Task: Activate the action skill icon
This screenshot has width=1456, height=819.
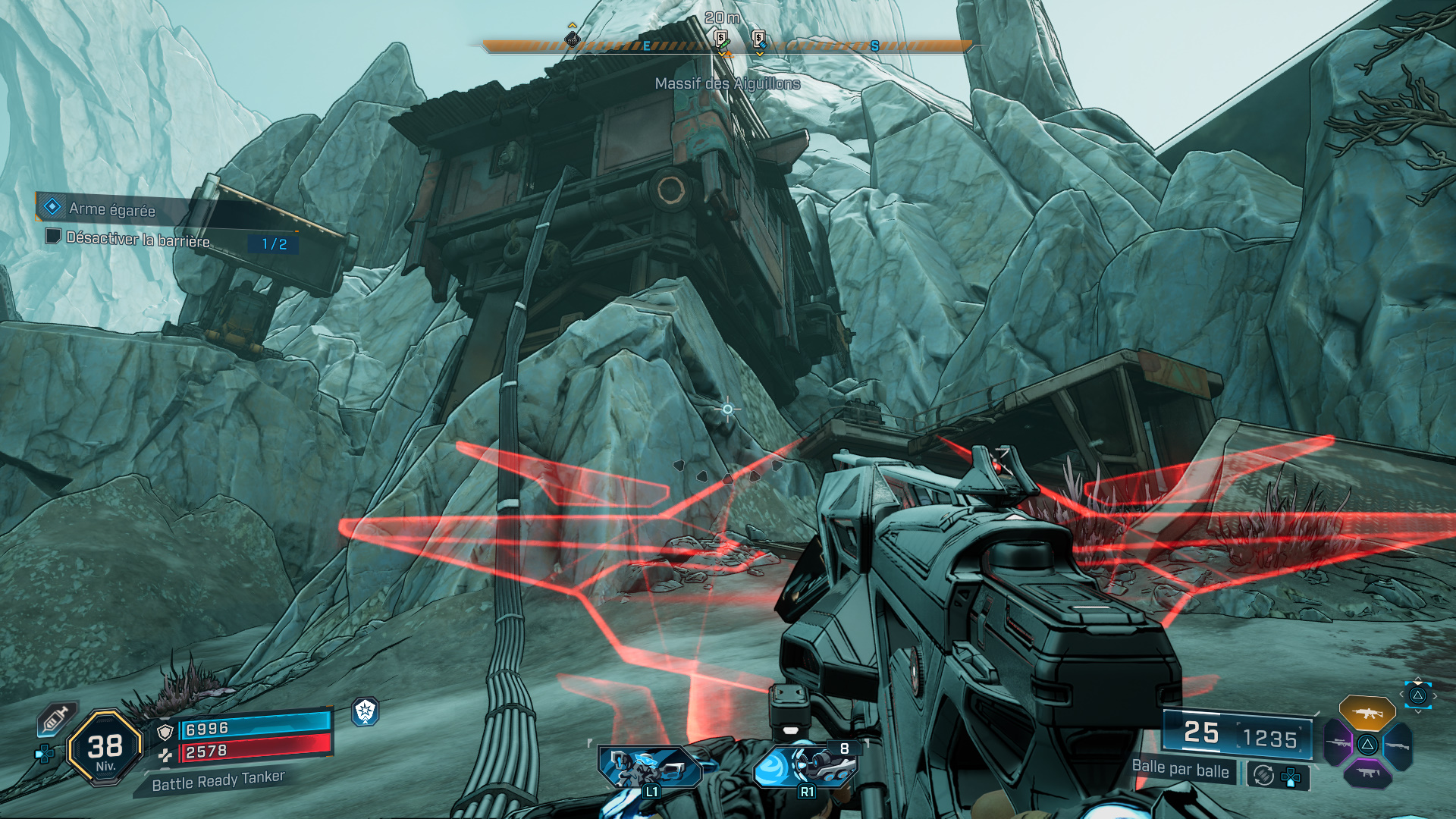Action: pyautogui.click(x=649, y=767)
